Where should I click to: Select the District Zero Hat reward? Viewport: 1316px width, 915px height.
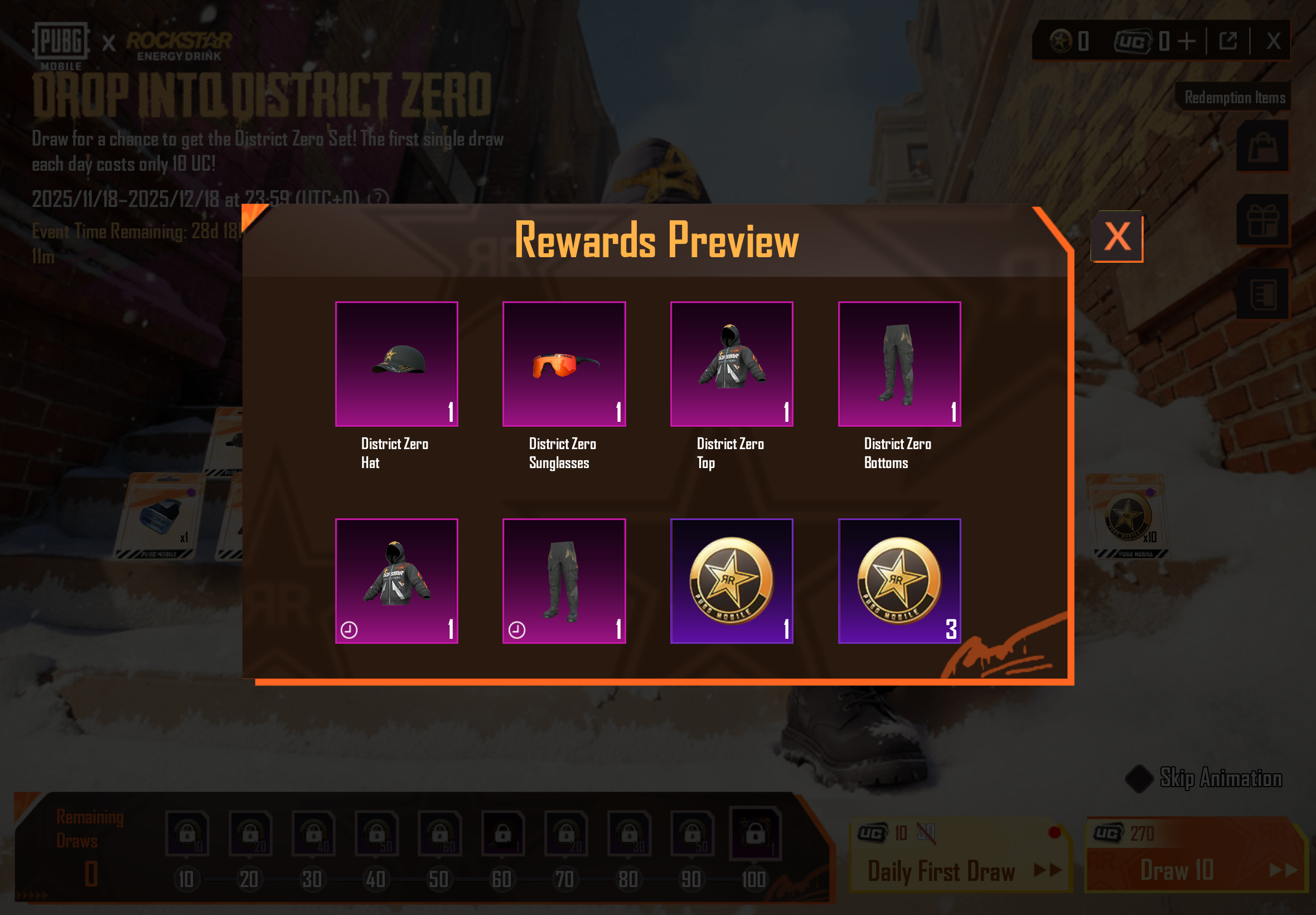pos(396,364)
